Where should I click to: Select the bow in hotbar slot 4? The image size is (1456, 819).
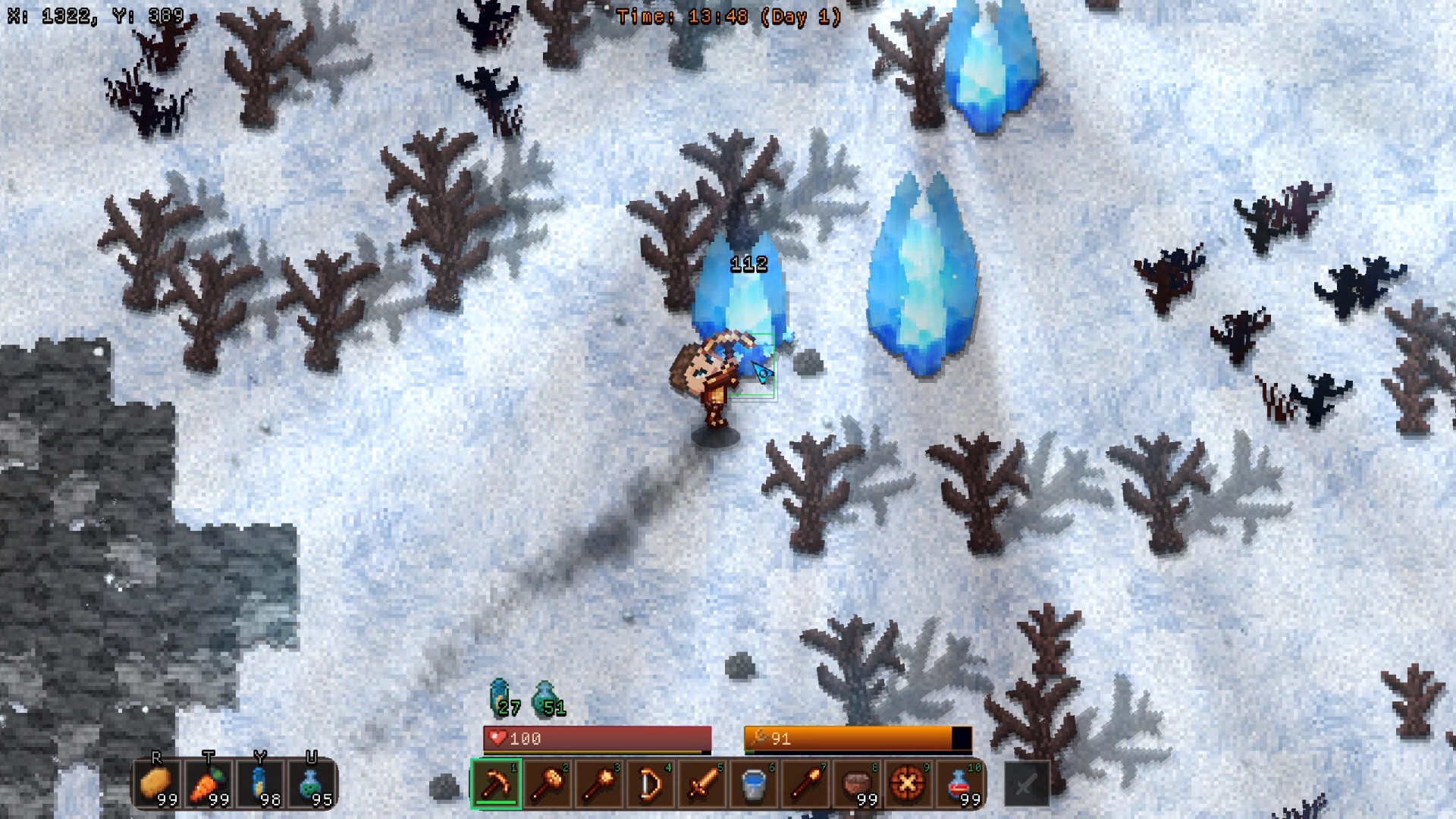coord(651,785)
